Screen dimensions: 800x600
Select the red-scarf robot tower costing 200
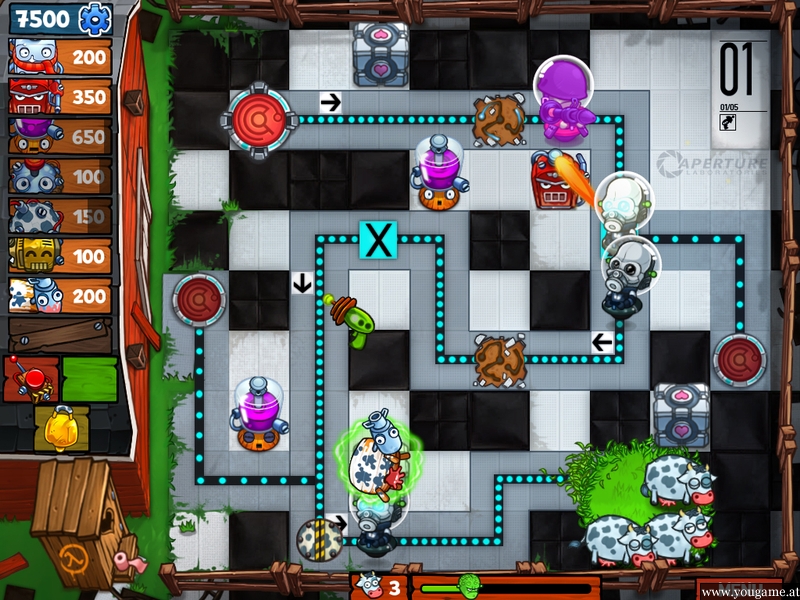(60, 57)
